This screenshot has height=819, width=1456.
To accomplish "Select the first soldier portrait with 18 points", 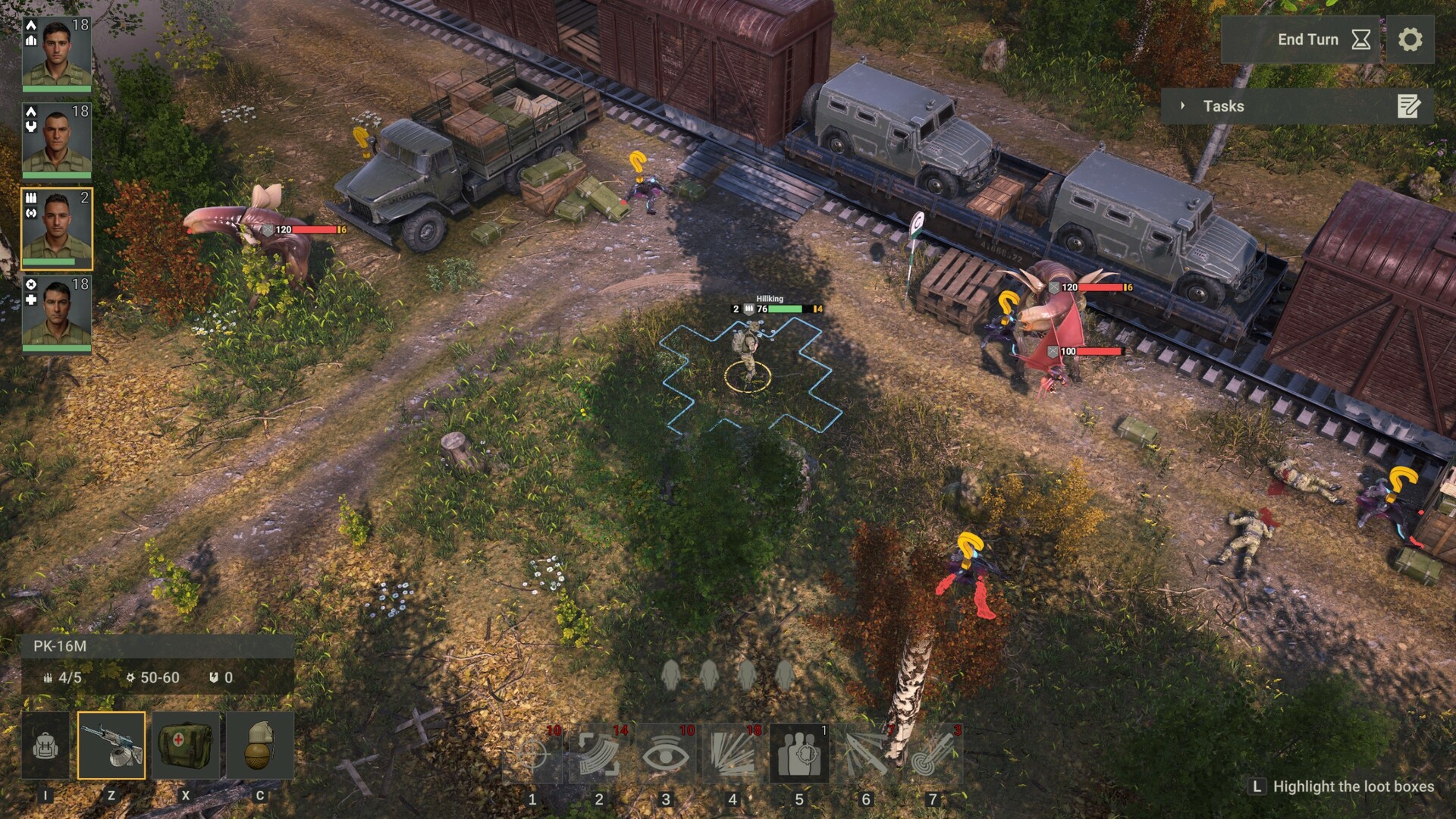I will tap(57, 53).
